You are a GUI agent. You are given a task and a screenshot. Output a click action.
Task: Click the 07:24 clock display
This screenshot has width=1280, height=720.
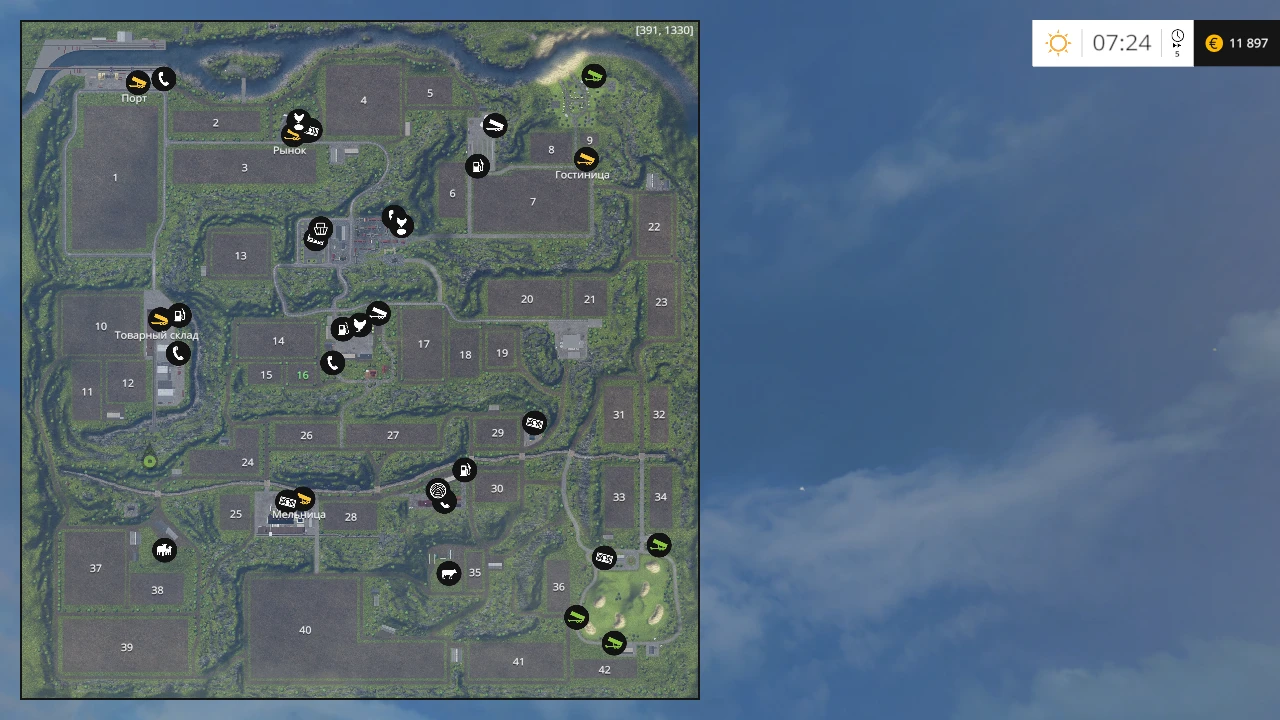(1122, 43)
